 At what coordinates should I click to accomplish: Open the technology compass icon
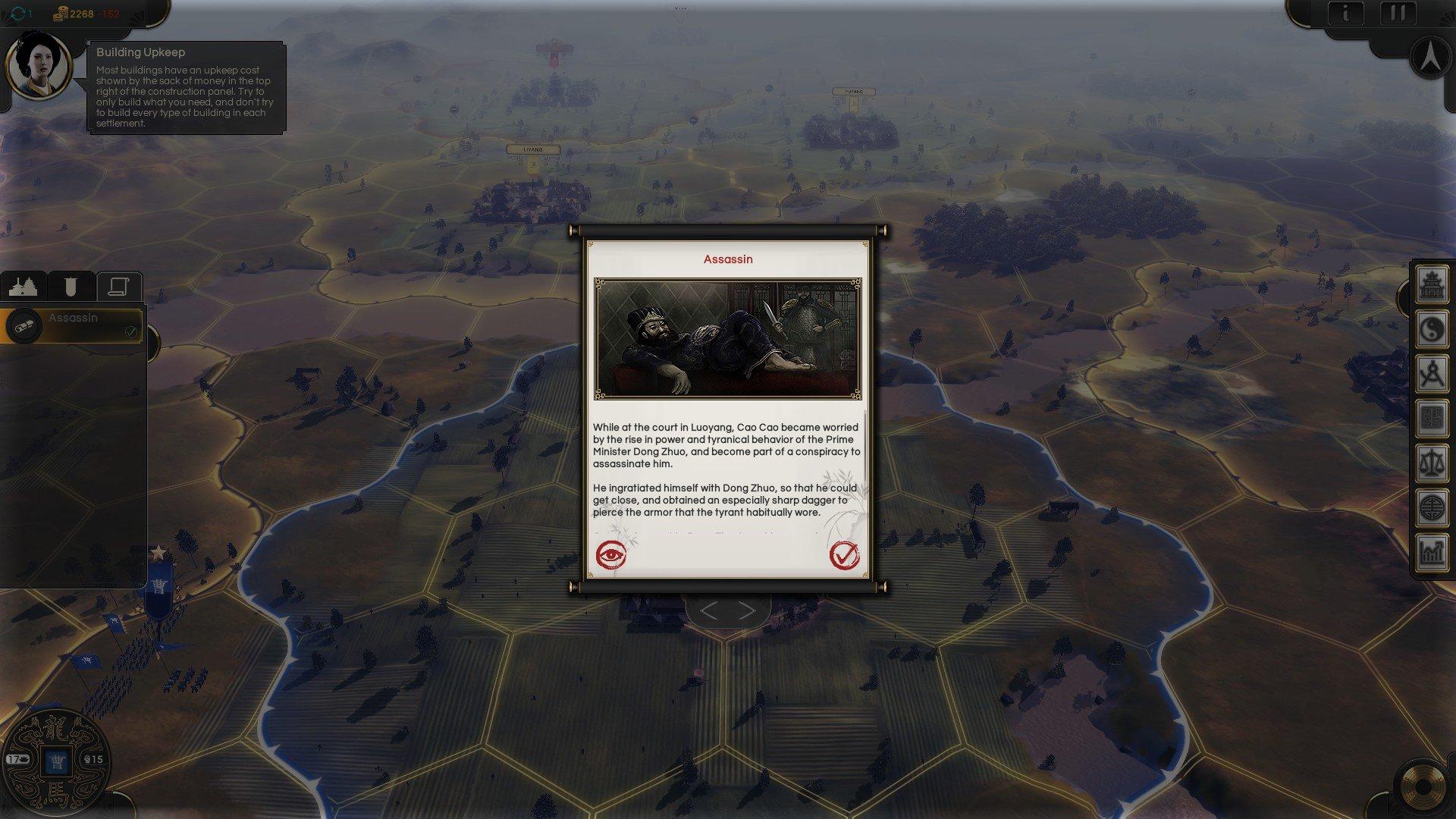click(1432, 371)
